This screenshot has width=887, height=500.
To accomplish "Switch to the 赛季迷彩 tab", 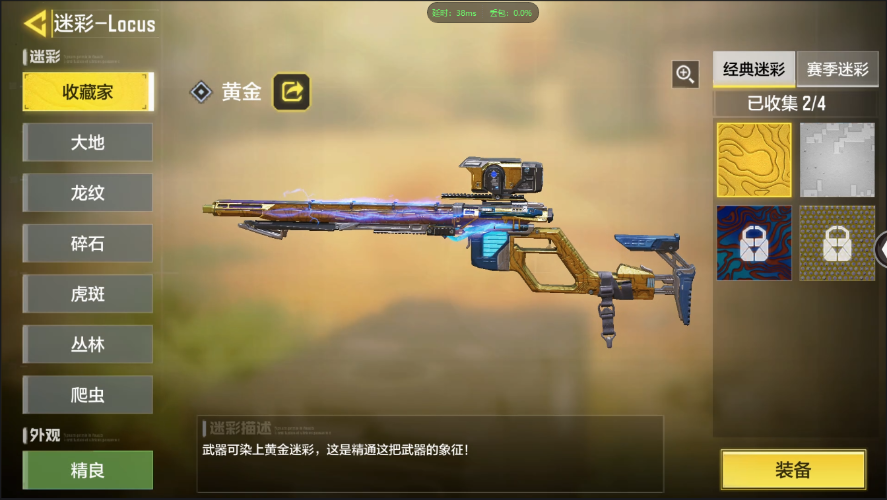I will point(838,70).
